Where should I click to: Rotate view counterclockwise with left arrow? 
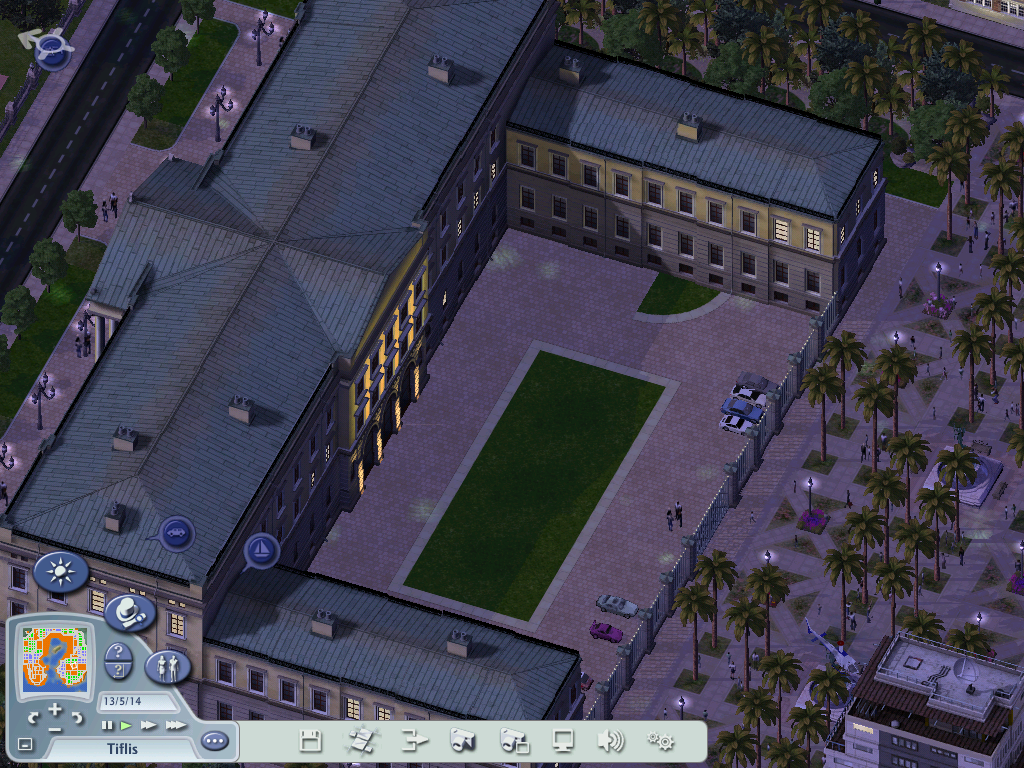[33, 718]
